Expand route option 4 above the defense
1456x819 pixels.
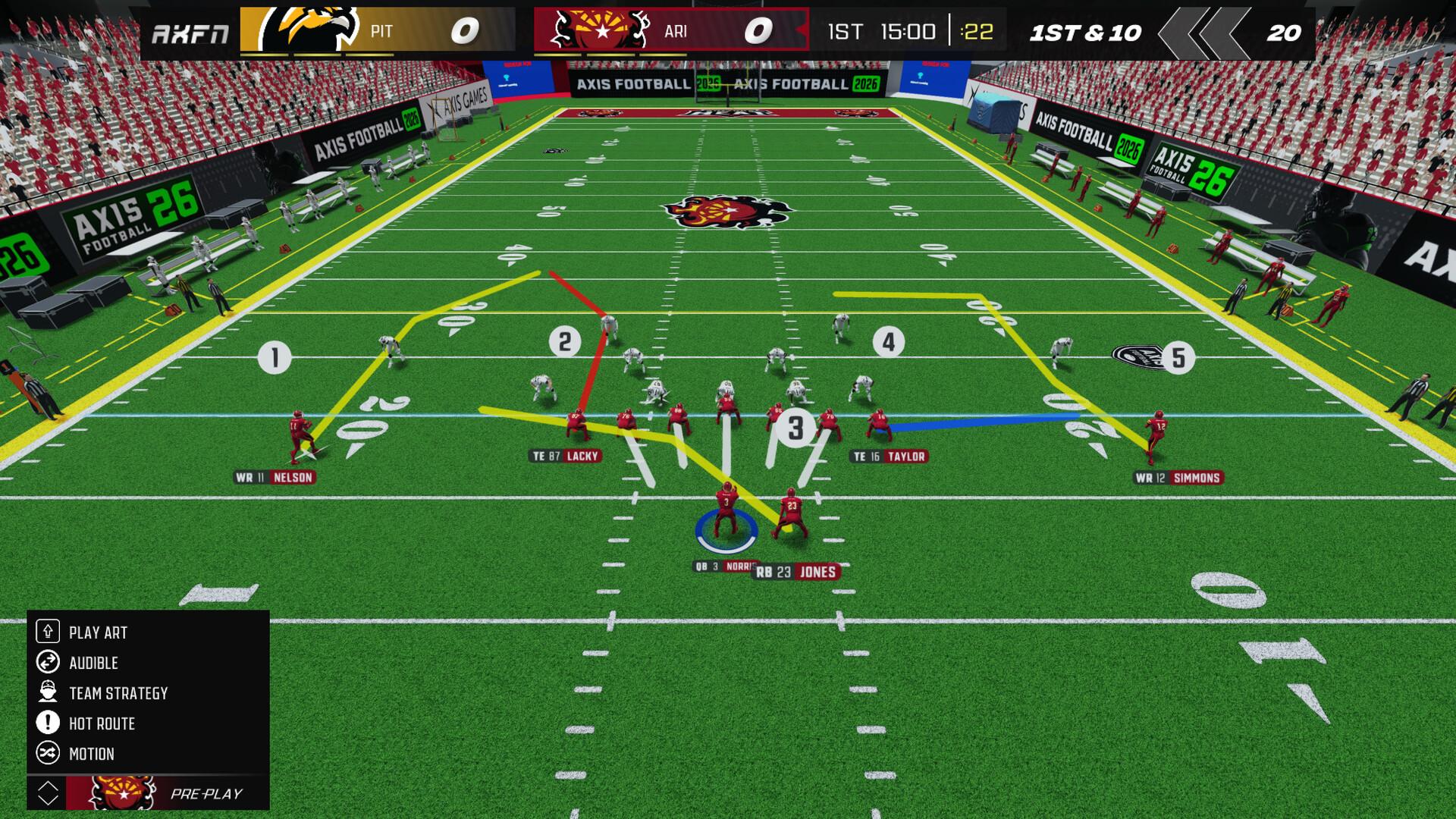point(889,342)
